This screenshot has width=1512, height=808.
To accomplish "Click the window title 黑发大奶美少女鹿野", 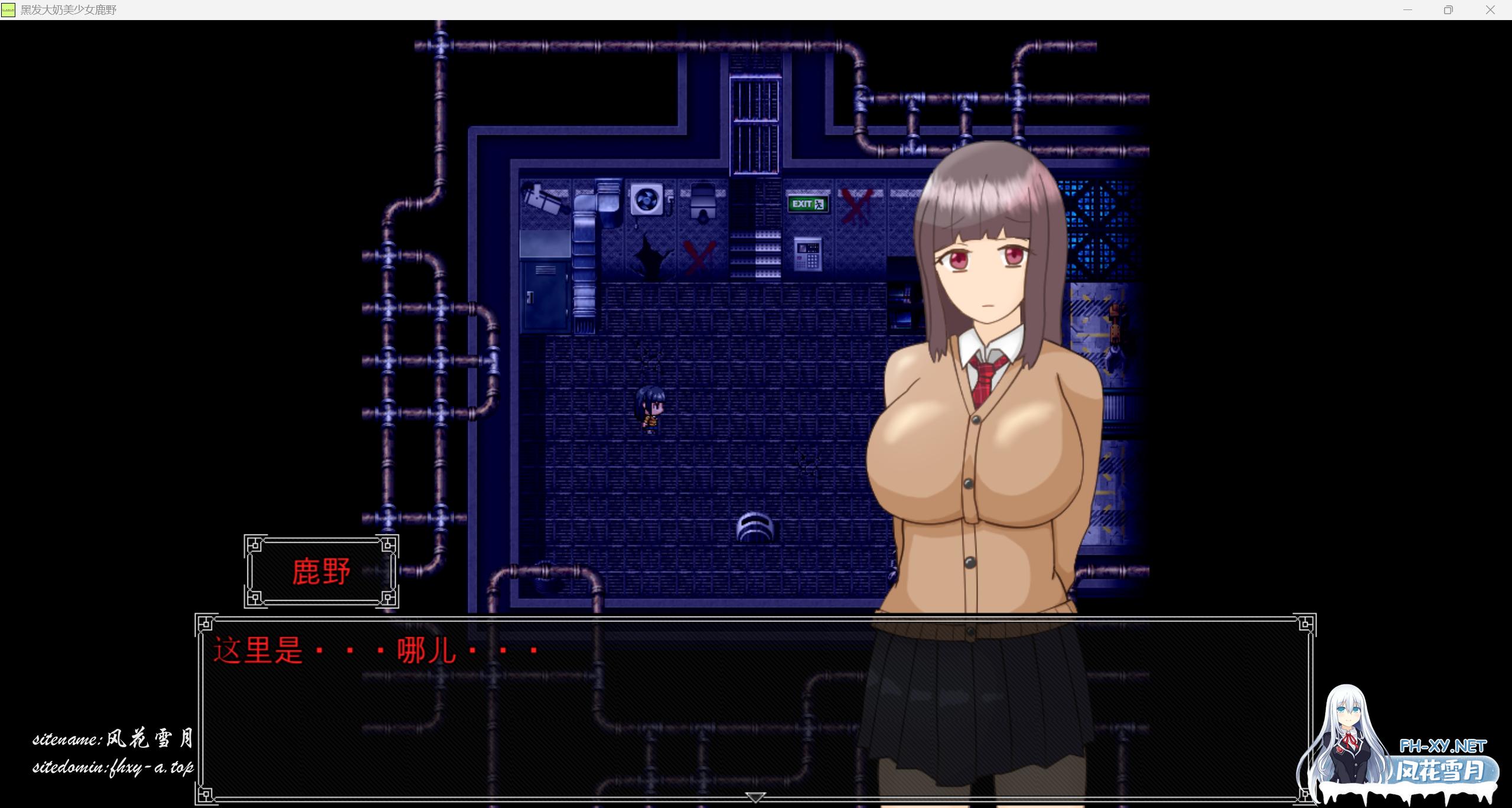I will (x=68, y=10).
